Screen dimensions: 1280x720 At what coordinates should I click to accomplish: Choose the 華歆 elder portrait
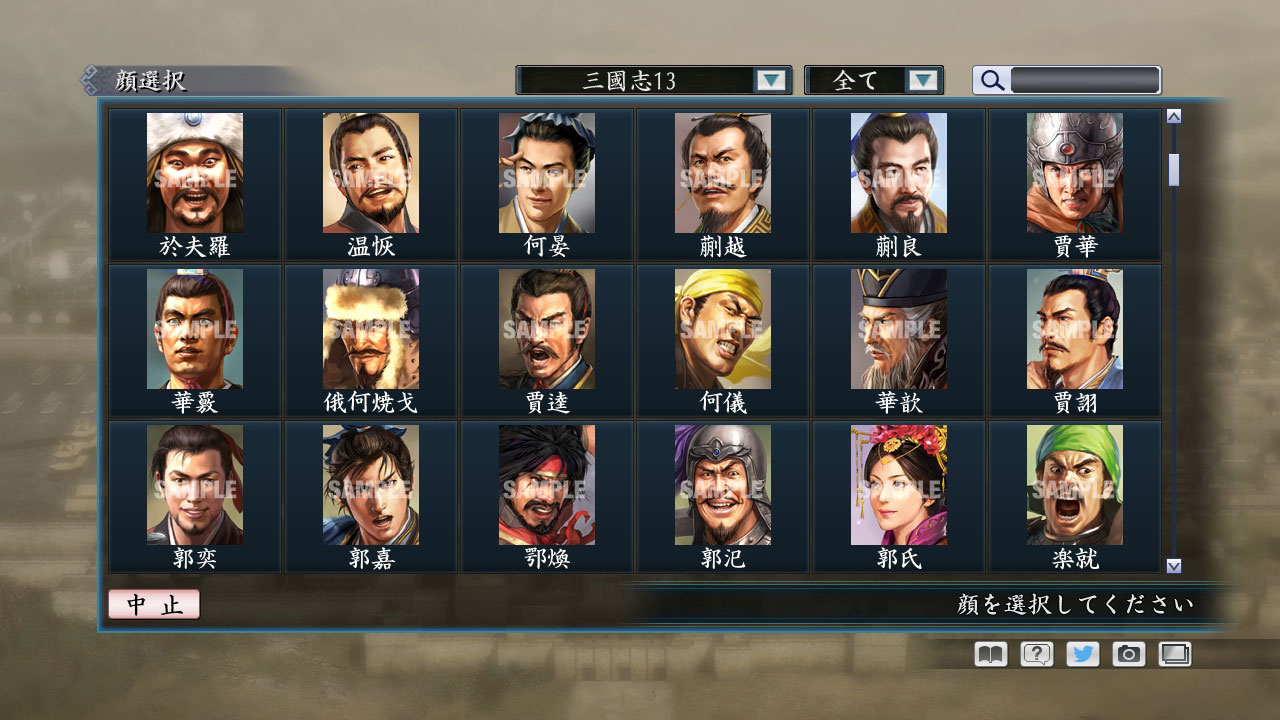[901, 328]
